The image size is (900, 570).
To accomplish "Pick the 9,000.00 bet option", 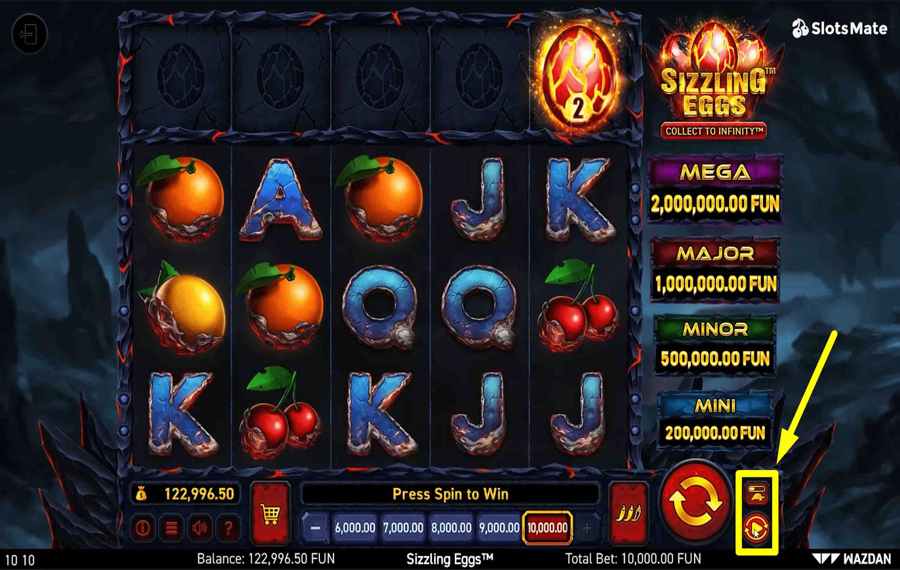I will 499,527.
